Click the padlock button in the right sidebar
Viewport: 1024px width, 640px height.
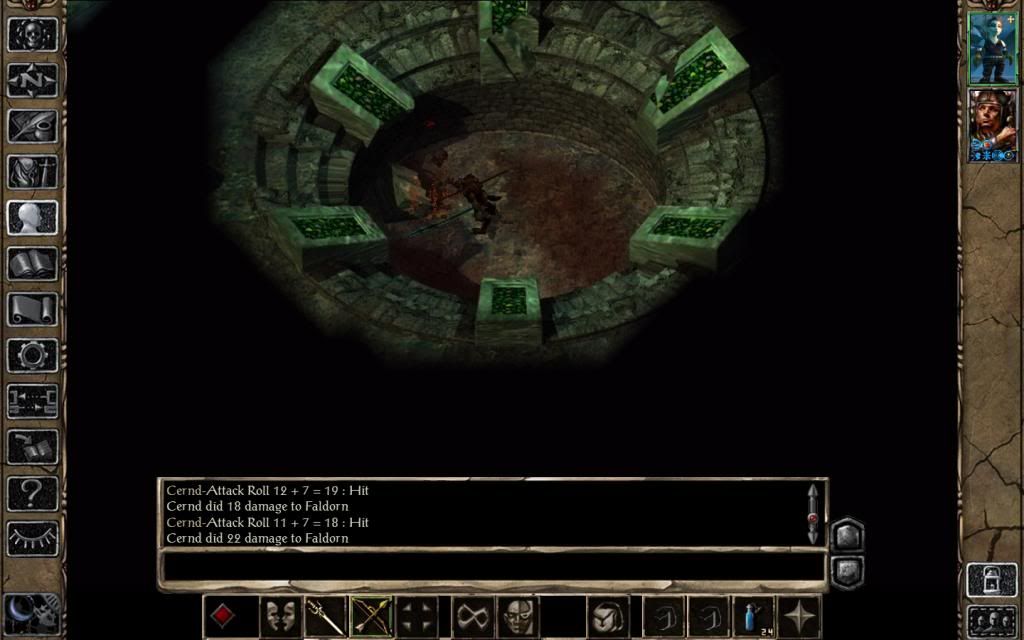(991, 582)
